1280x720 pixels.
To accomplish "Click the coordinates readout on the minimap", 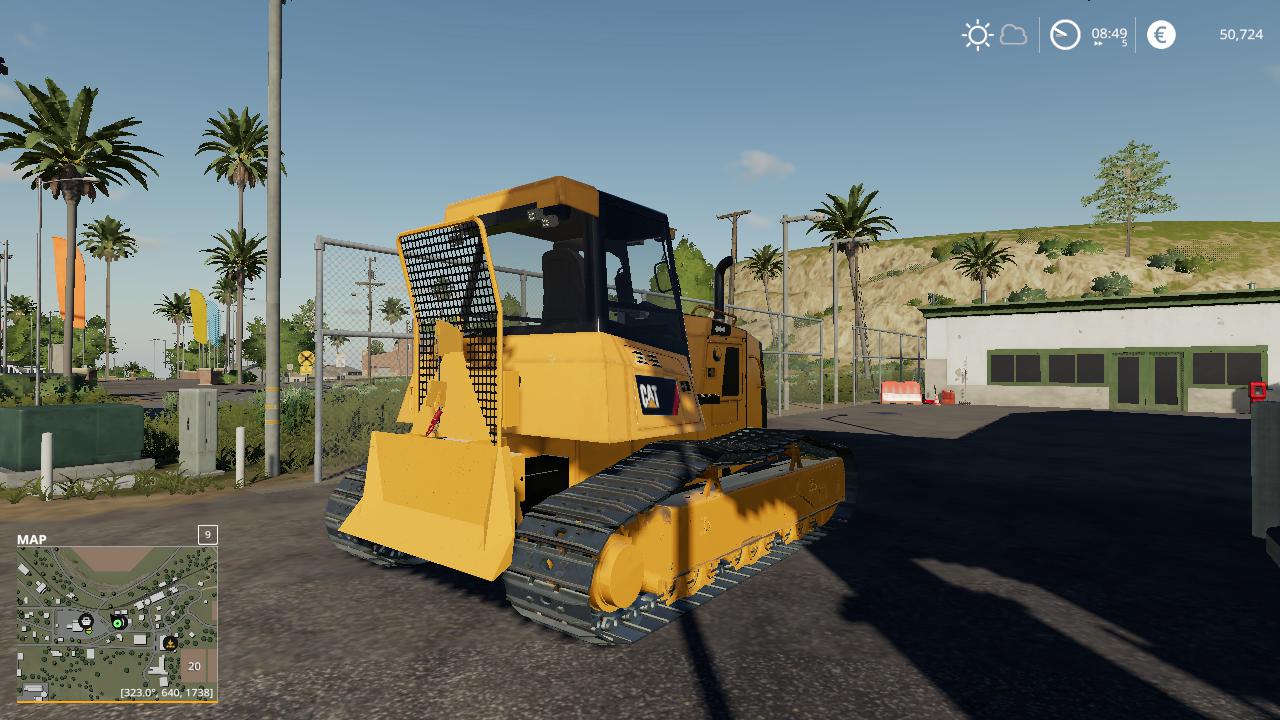I will click(166, 692).
